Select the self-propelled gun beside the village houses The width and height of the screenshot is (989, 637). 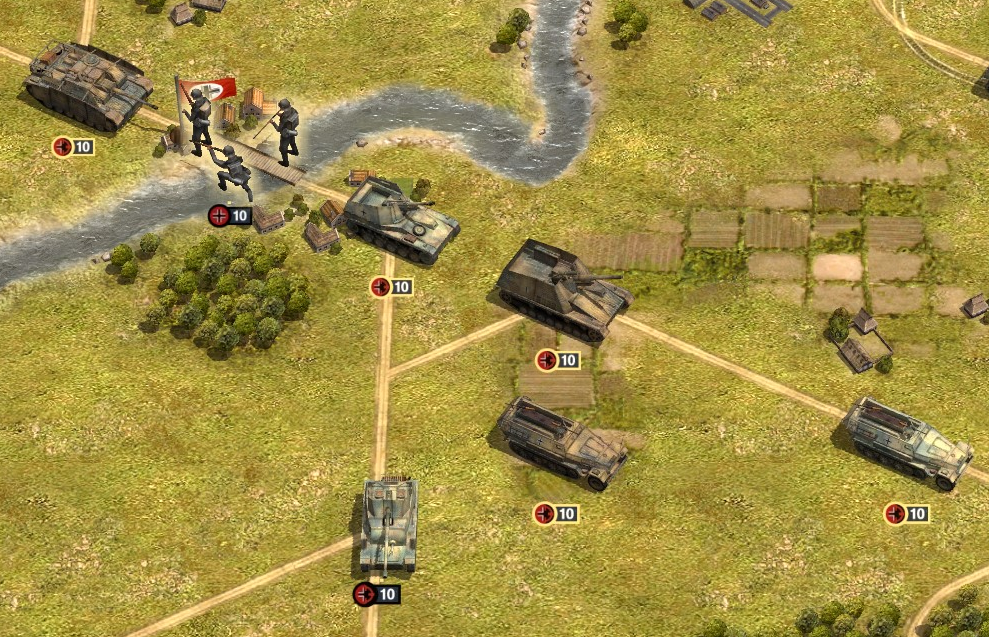(x=400, y=219)
